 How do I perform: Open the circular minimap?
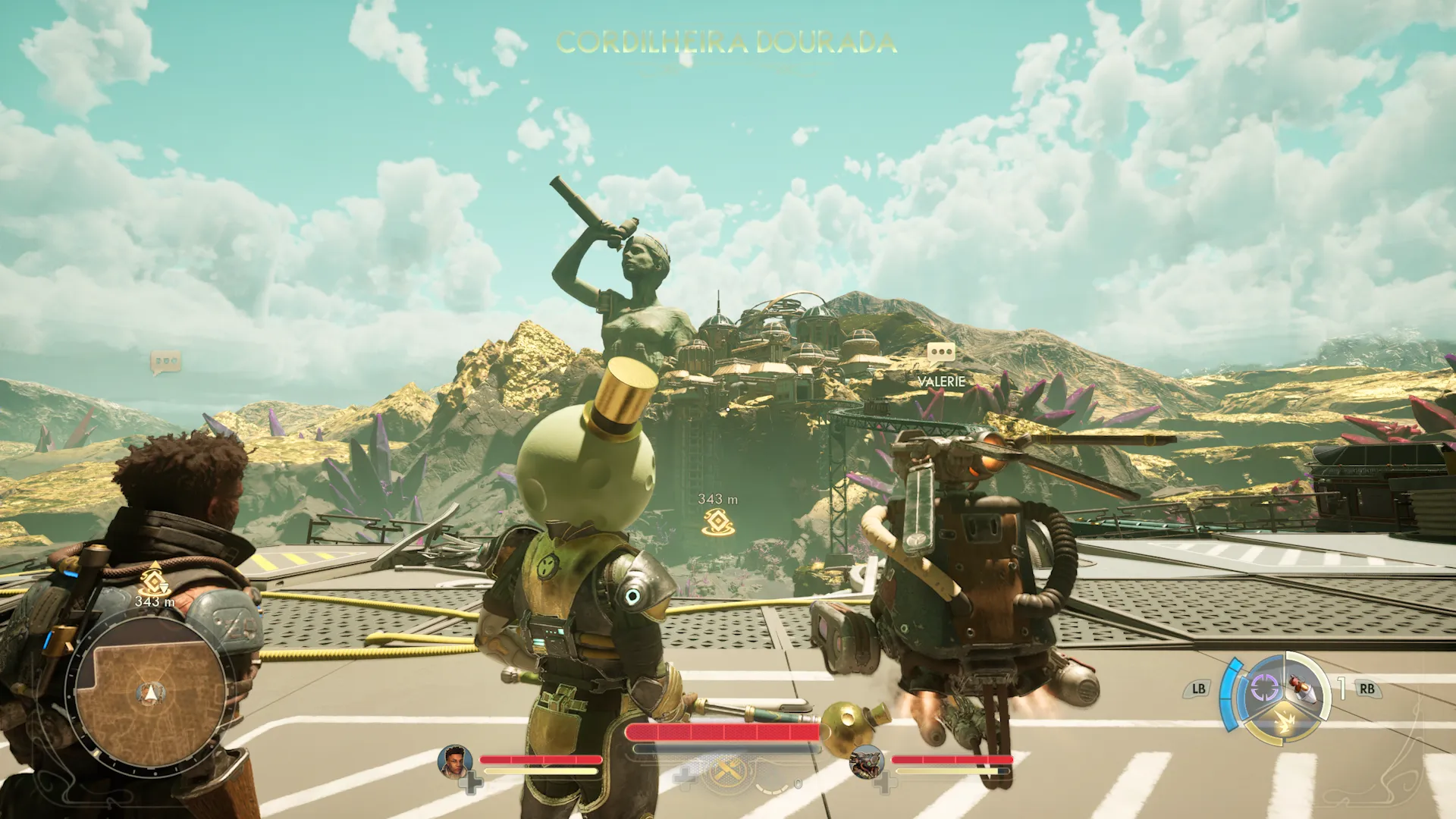click(149, 692)
